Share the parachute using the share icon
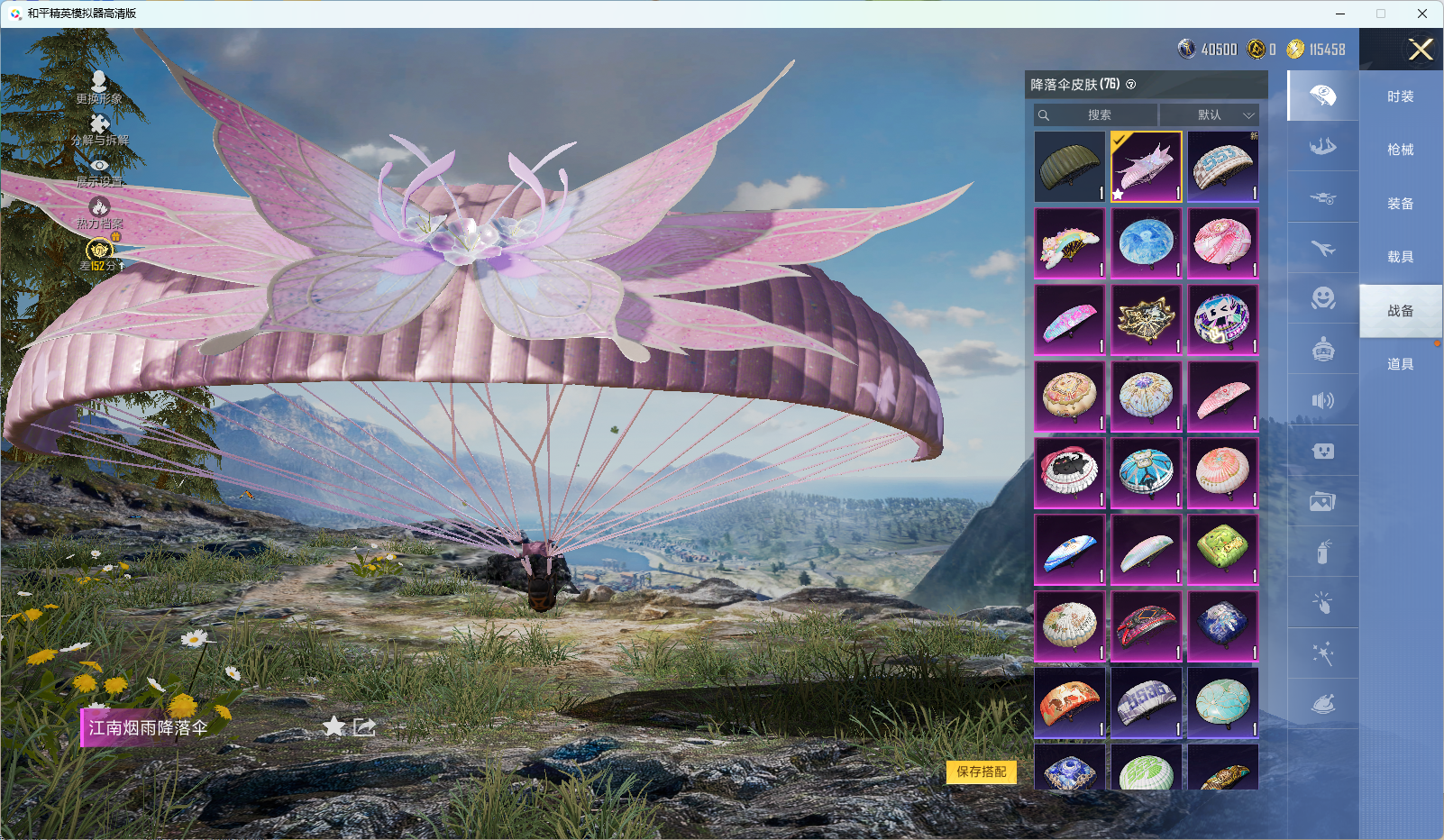 (364, 726)
